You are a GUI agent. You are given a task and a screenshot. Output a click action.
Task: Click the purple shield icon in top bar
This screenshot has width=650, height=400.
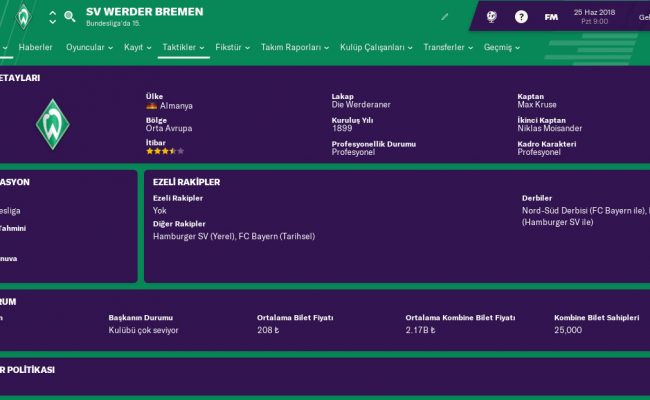(x=492, y=17)
